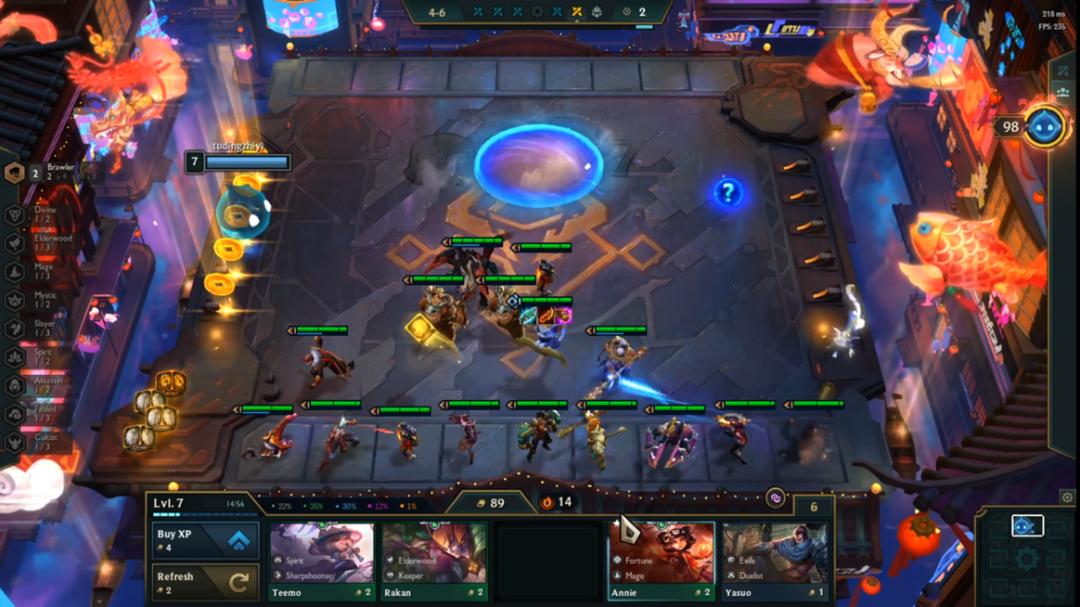Refresh the shop for 2 gold
The width and height of the screenshot is (1080, 607).
[x=205, y=582]
